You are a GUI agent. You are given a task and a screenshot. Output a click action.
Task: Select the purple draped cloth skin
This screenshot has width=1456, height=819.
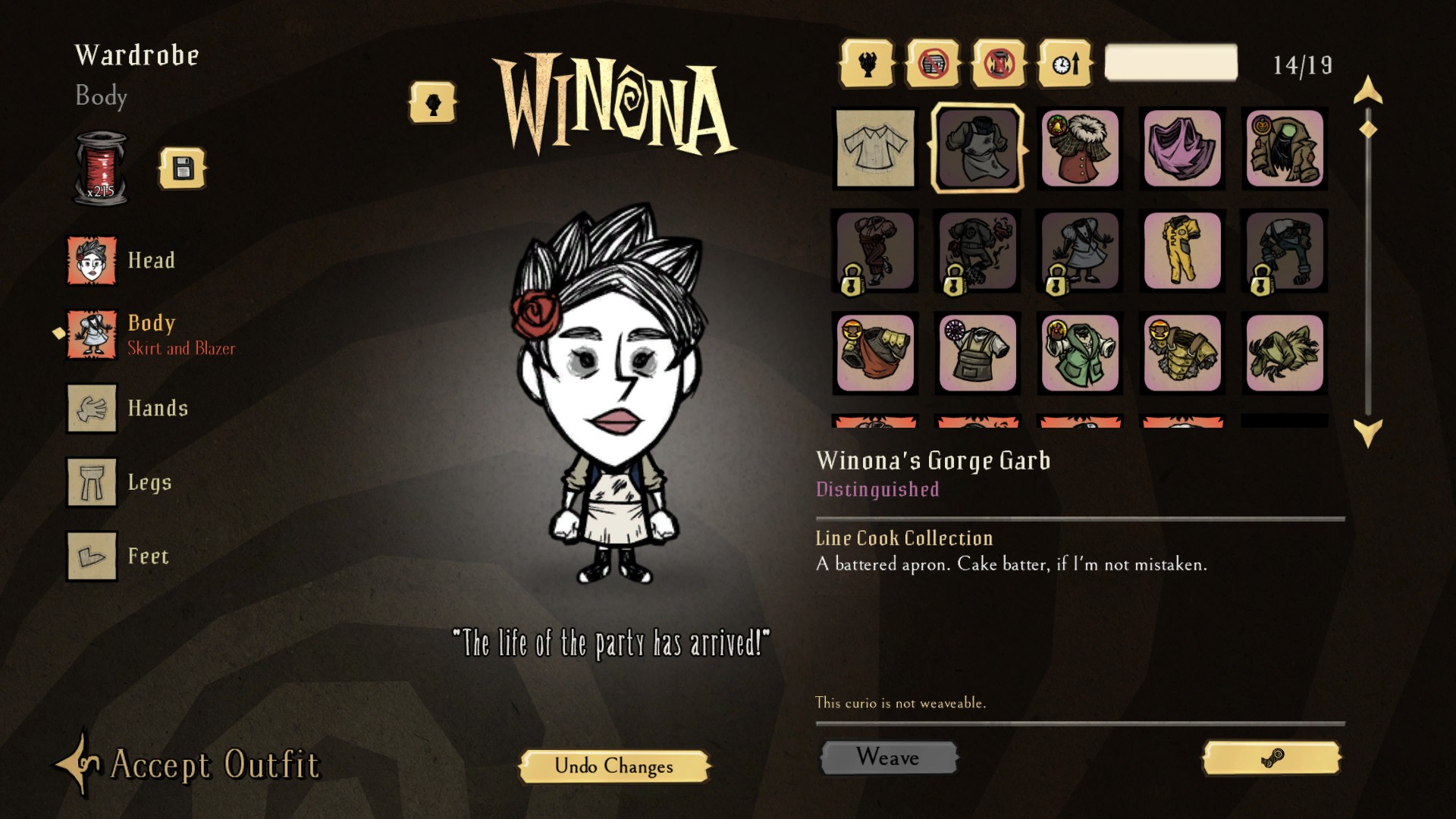1182,148
